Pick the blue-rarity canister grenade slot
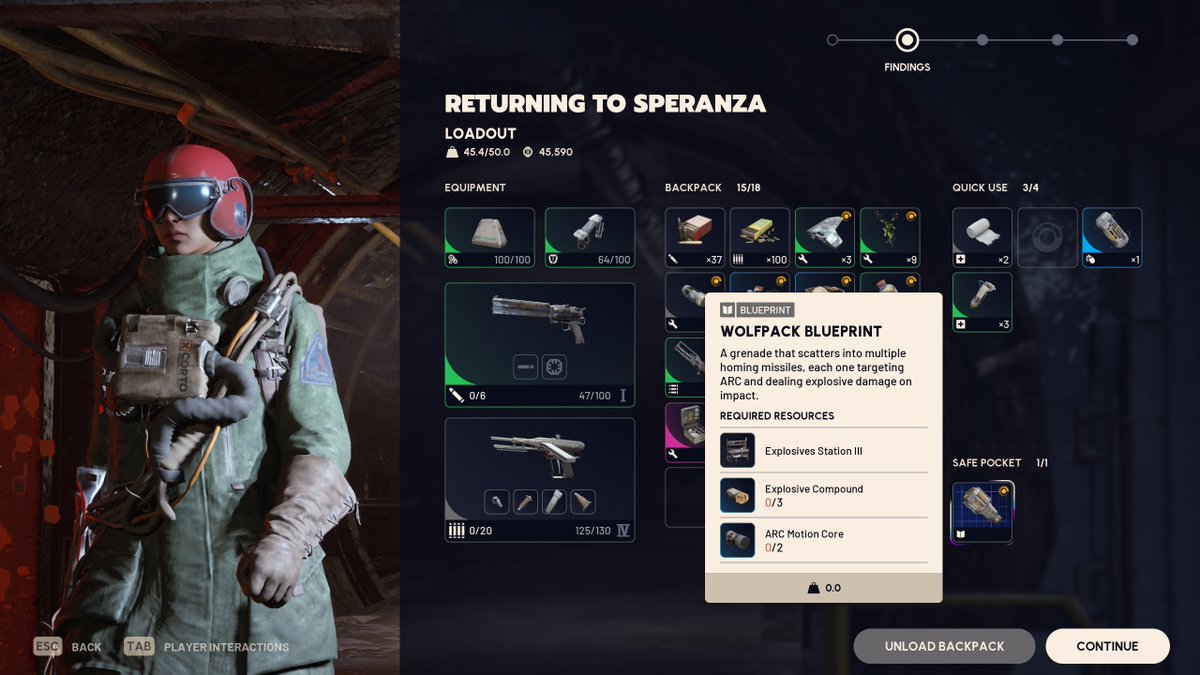The image size is (1200, 675). point(1112,237)
